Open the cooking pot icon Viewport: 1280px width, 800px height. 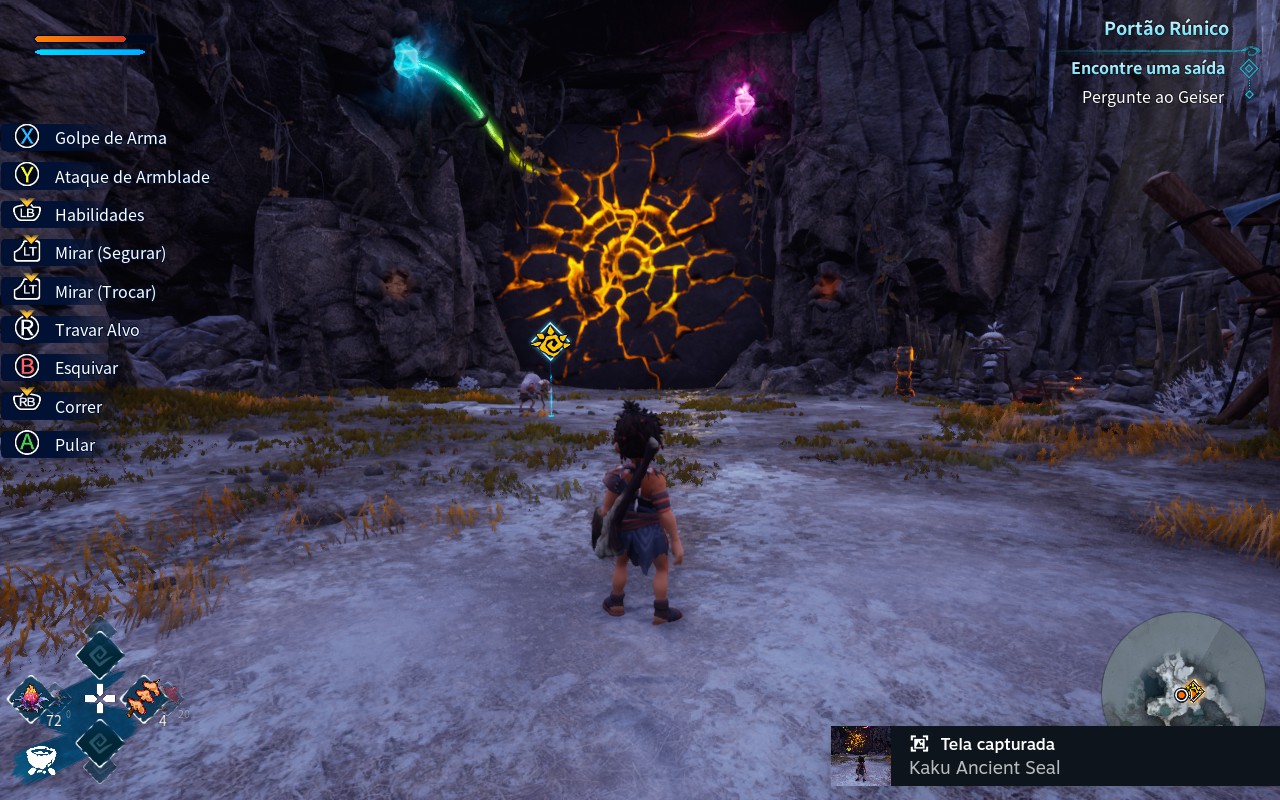[x=40, y=759]
